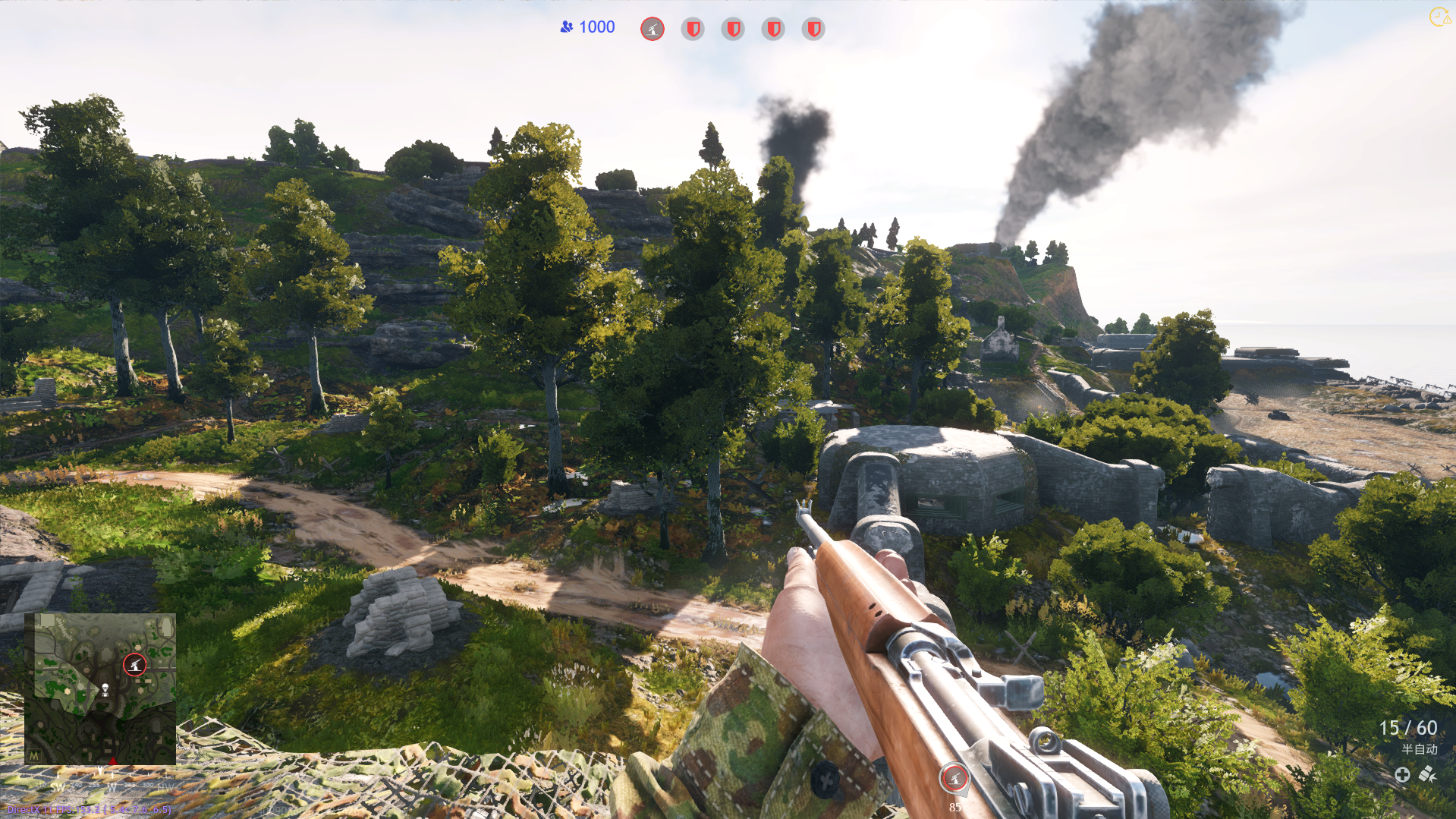Select the medkit cross icon
1456x819 pixels.
click(x=1402, y=774)
